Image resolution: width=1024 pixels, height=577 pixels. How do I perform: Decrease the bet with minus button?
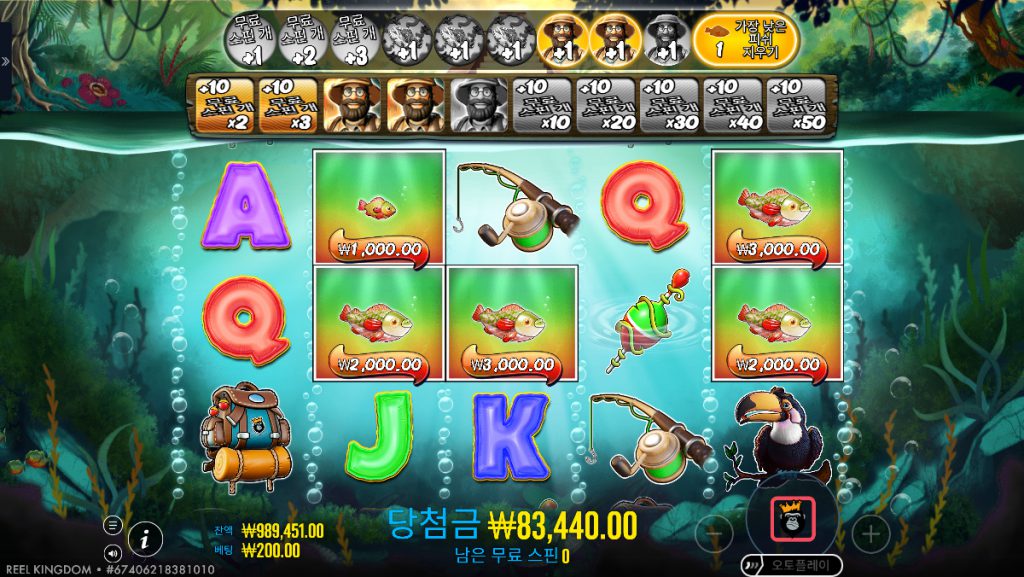(713, 533)
